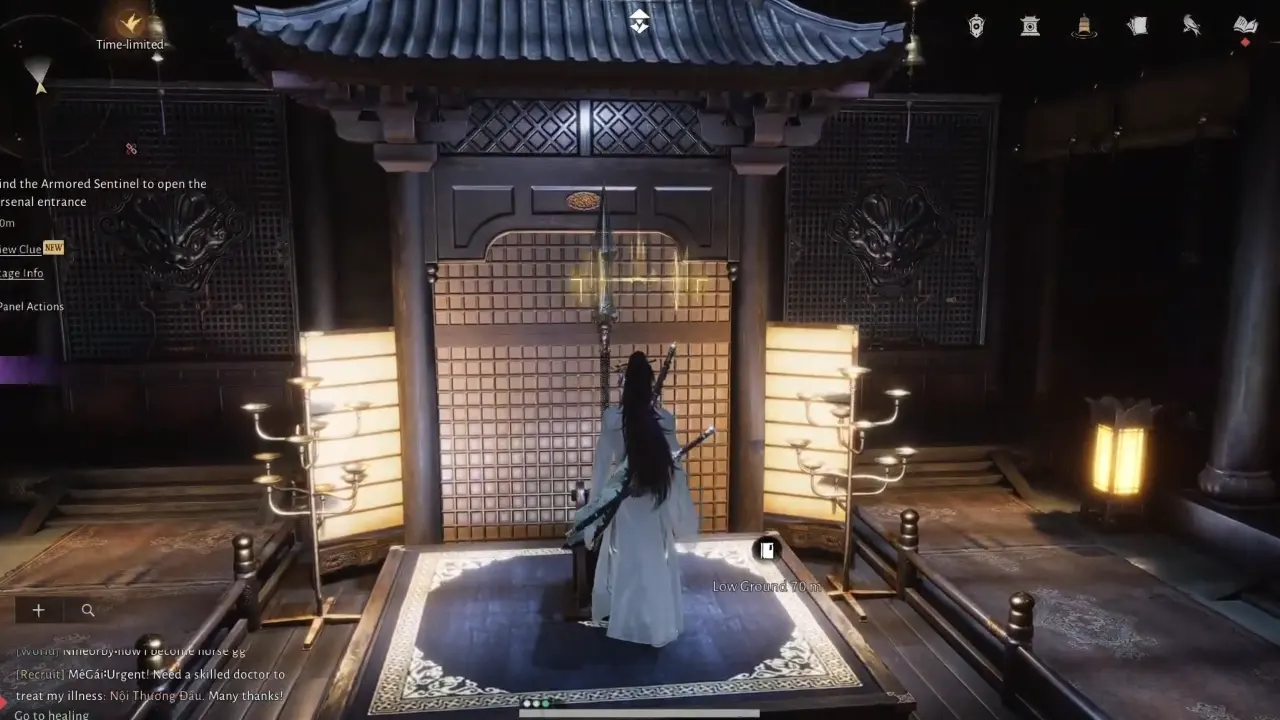Click the plus icon near the chat box
The image size is (1280, 720).
38,610
